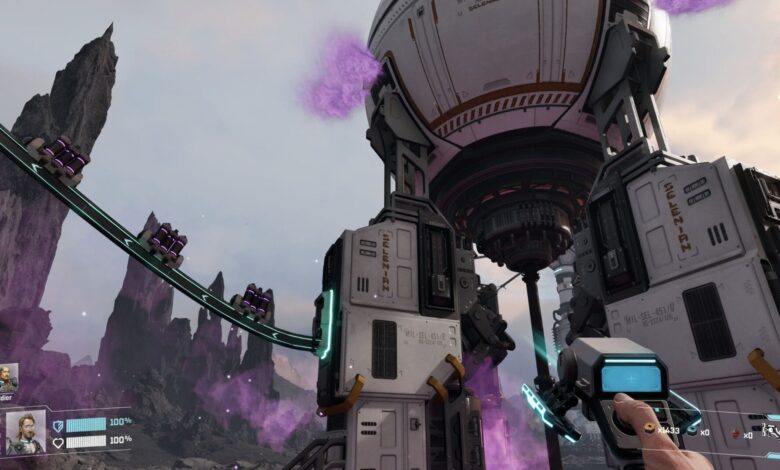Screen dimensions: 780x470
Task: Click the gold nut currency icon
Action: point(649,427)
